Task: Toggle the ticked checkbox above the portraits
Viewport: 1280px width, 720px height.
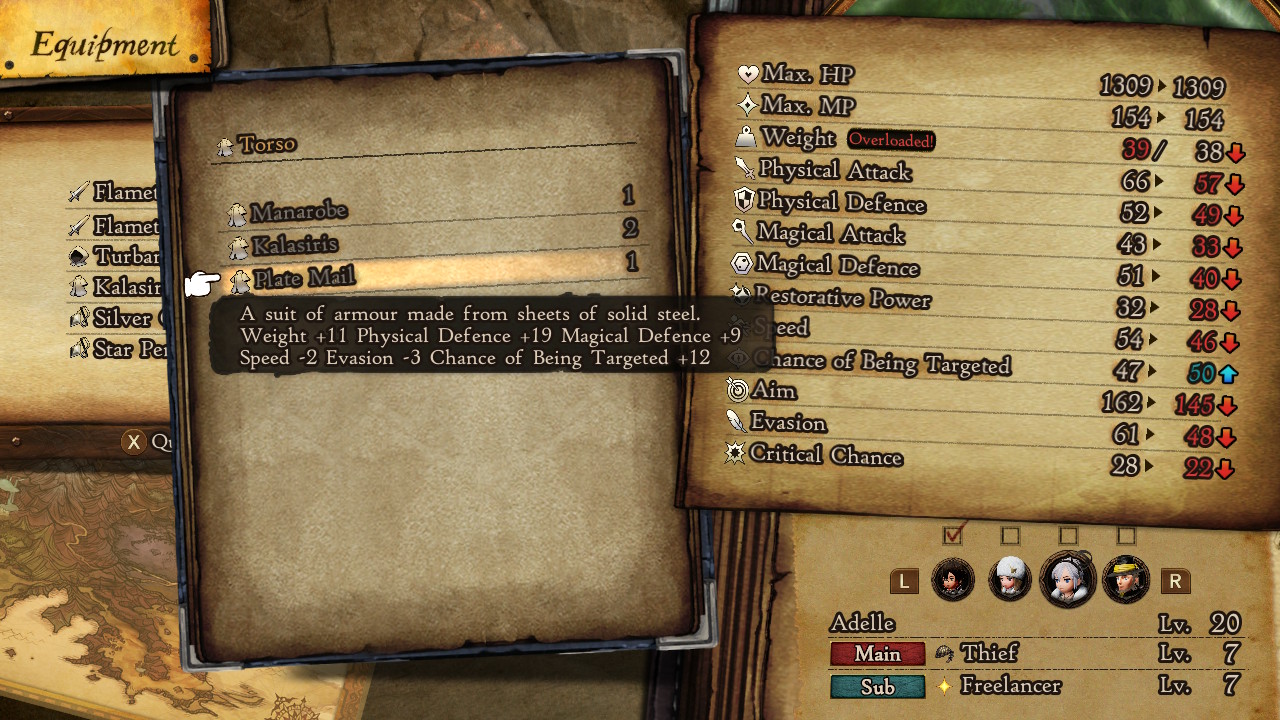Action: 953,535
